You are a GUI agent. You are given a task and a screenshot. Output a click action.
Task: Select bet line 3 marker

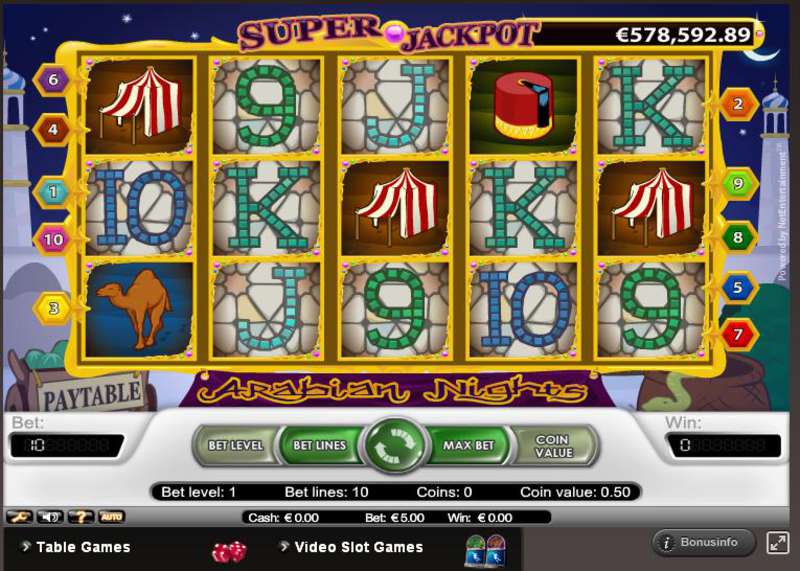[53, 307]
